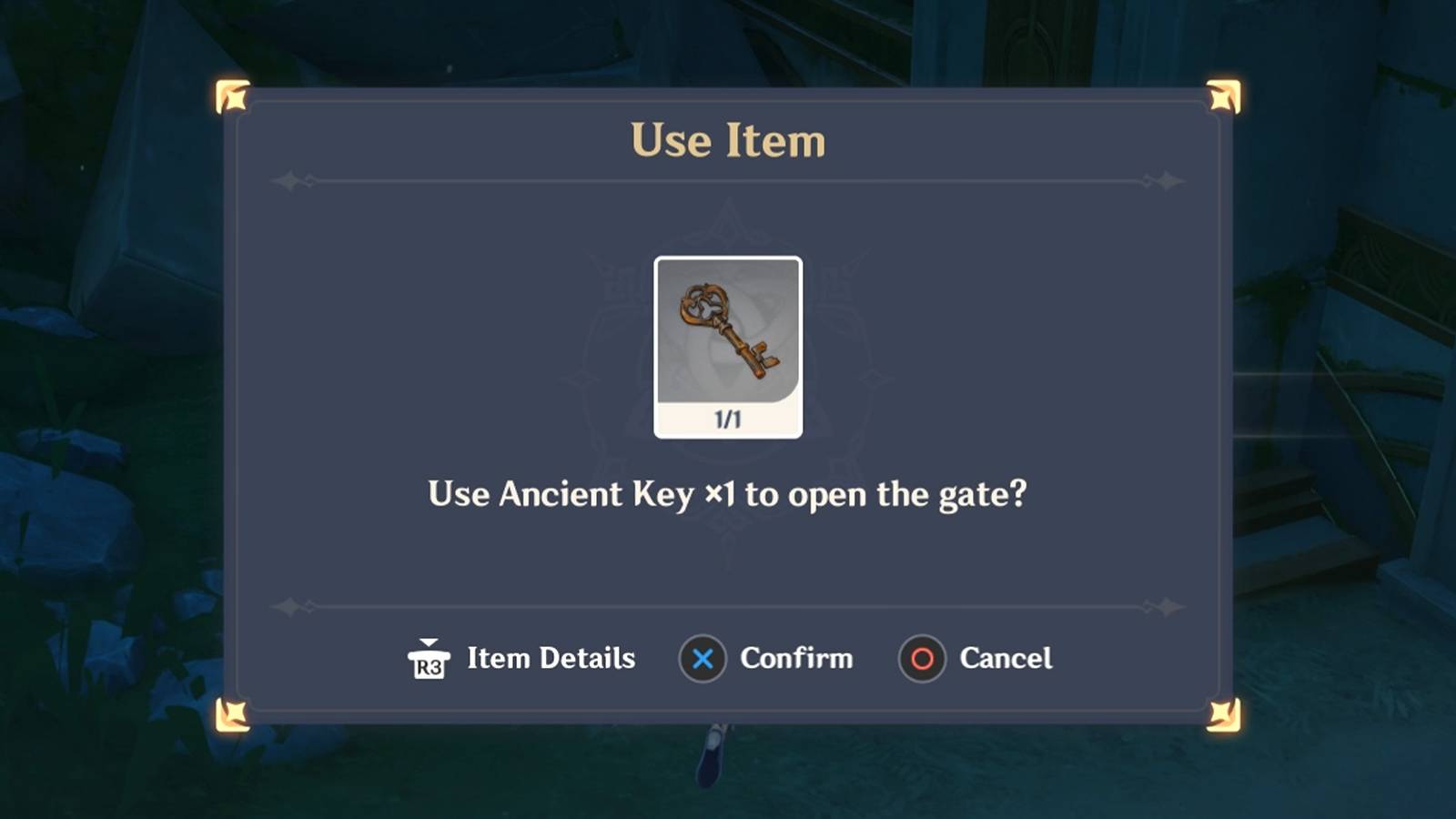Click the red circle Cancel icon
The height and width of the screenshot is (819, 1456).
pos(920,659)
